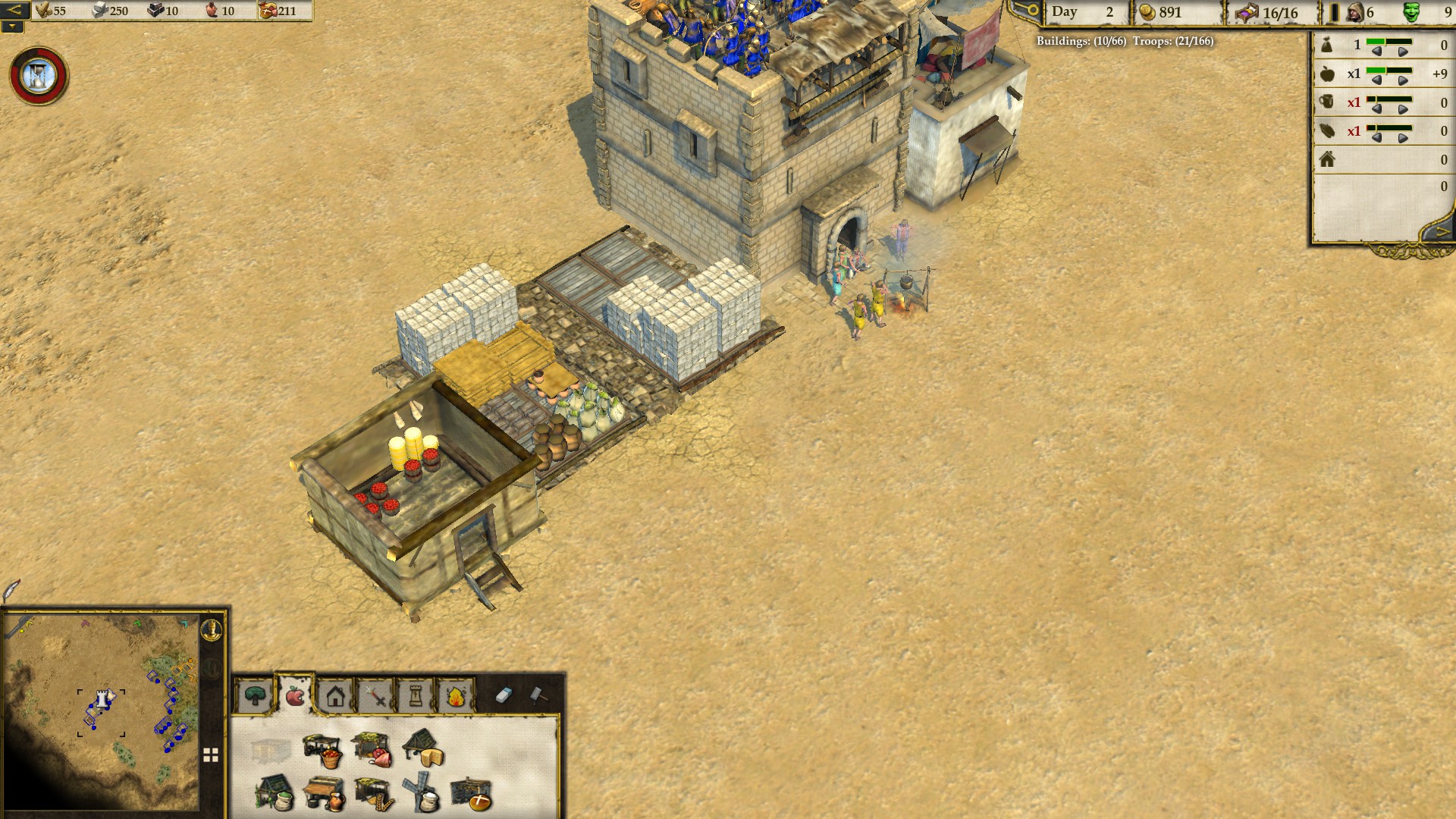This screenshot has width=1456, height=819.
Task: Click the hourglass game speed button
Action: click(x=38, y=76)
